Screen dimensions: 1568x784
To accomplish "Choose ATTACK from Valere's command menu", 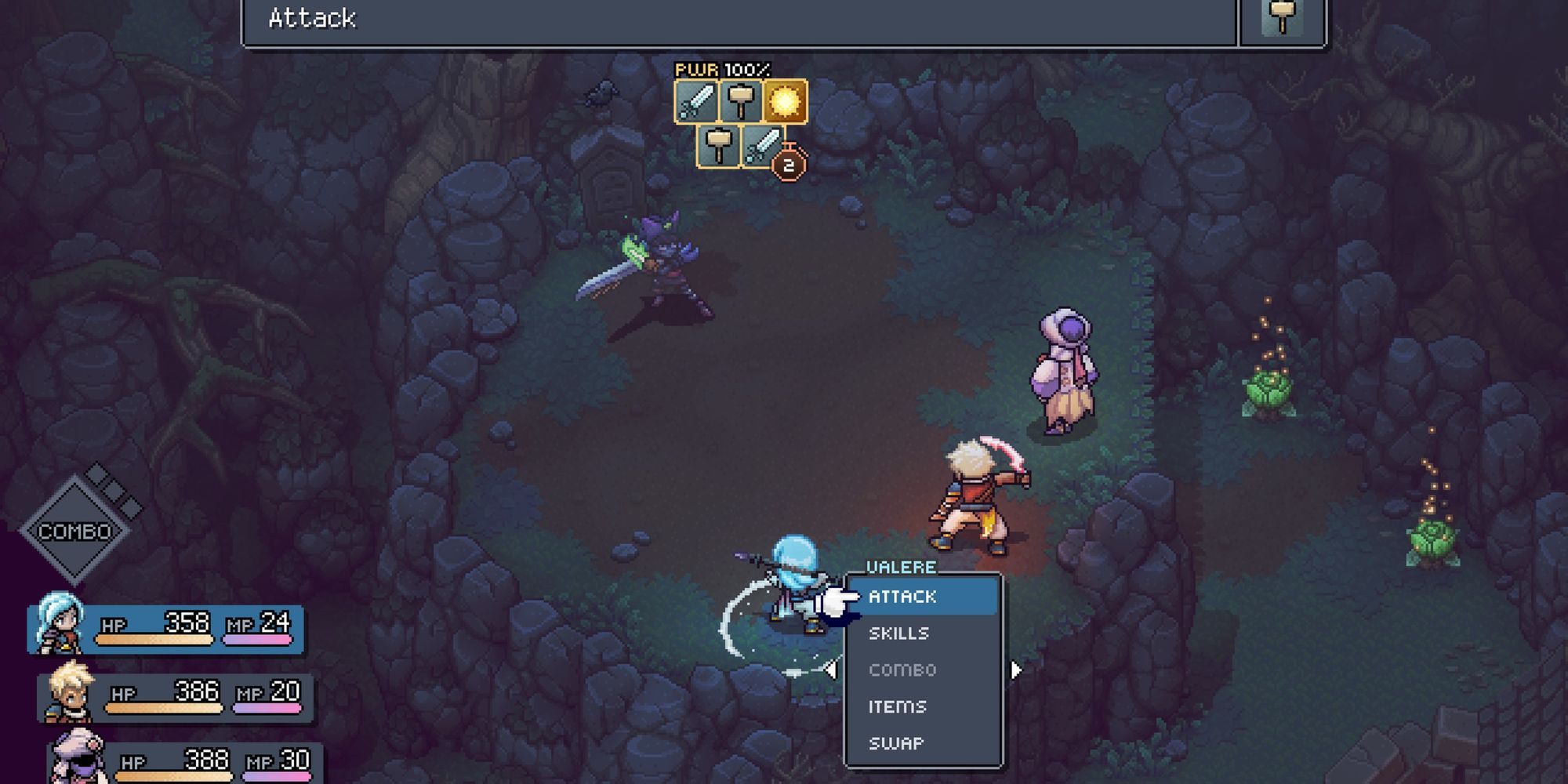I will click(x=902, y=596).
